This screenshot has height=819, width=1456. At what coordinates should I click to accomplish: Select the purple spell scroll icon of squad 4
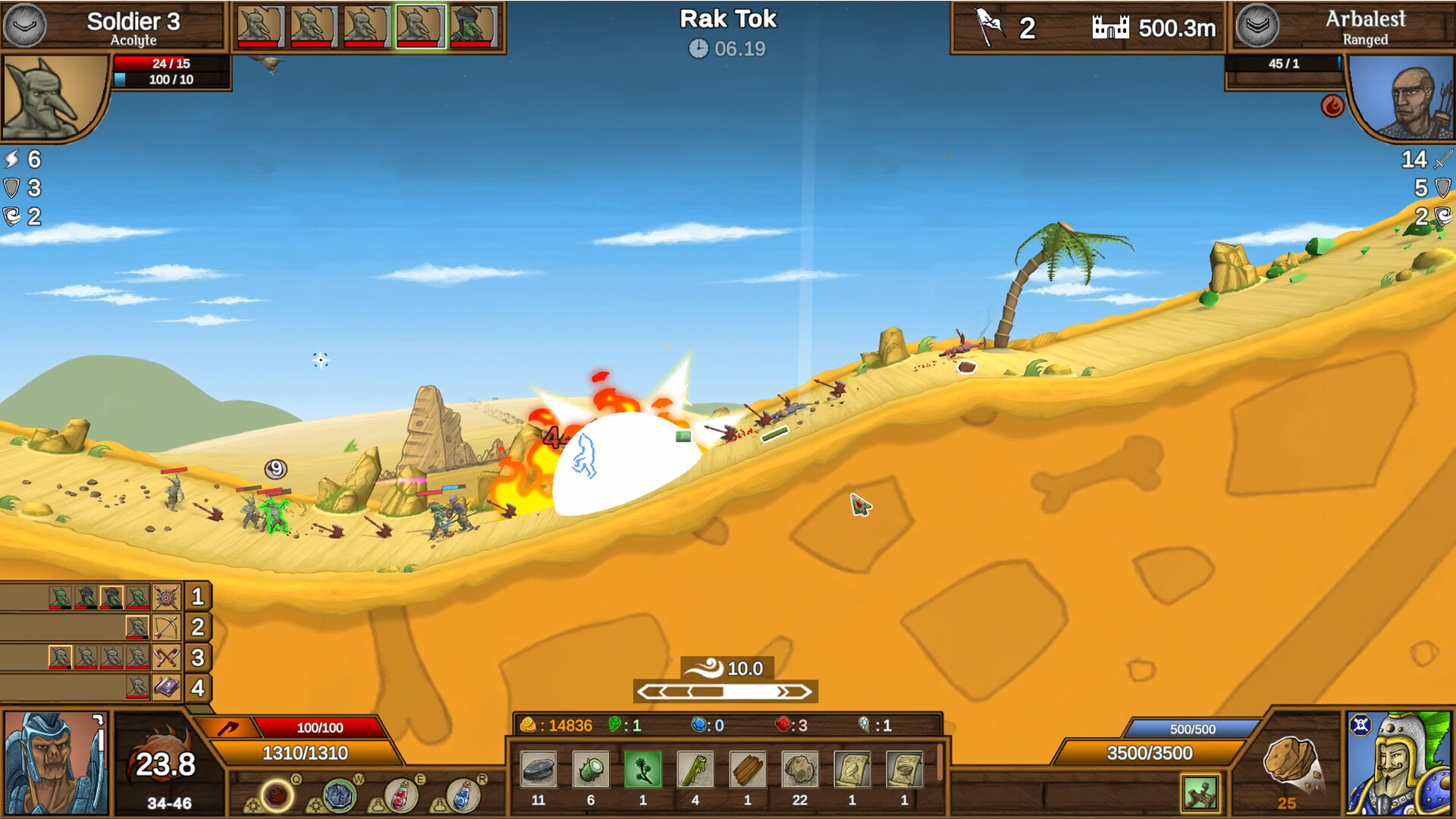pos(167,686)
